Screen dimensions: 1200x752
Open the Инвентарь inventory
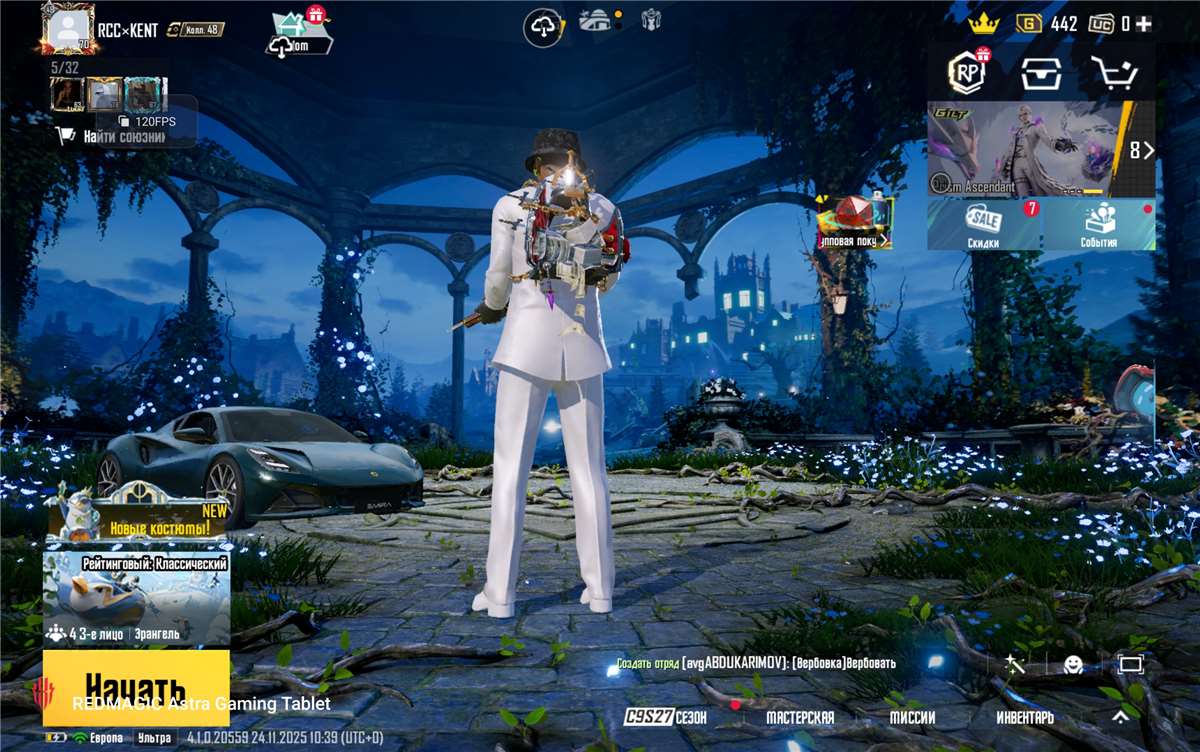[1025, 718]
